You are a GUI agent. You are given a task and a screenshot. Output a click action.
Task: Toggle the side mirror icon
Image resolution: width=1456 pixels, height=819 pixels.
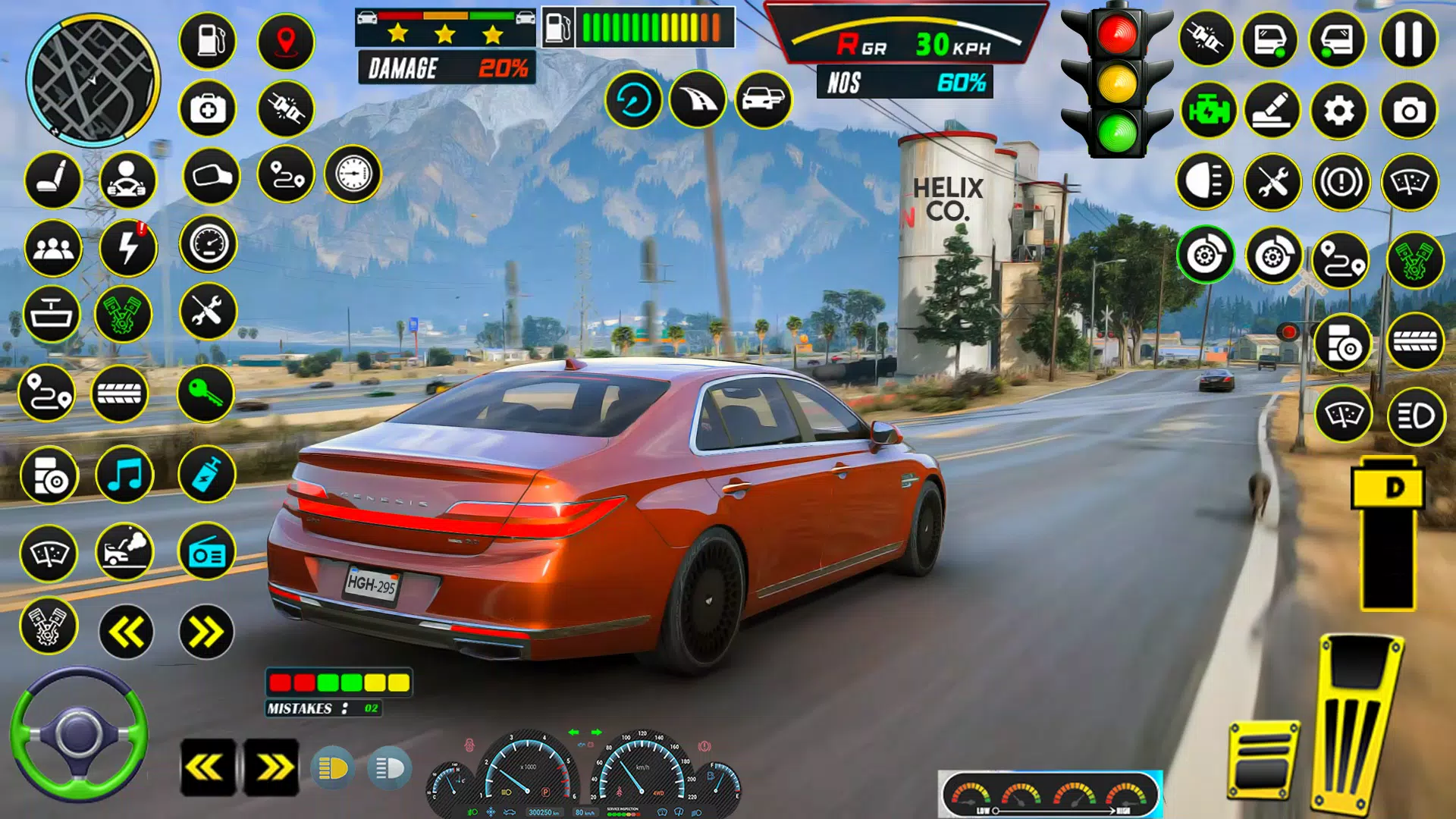211,177
